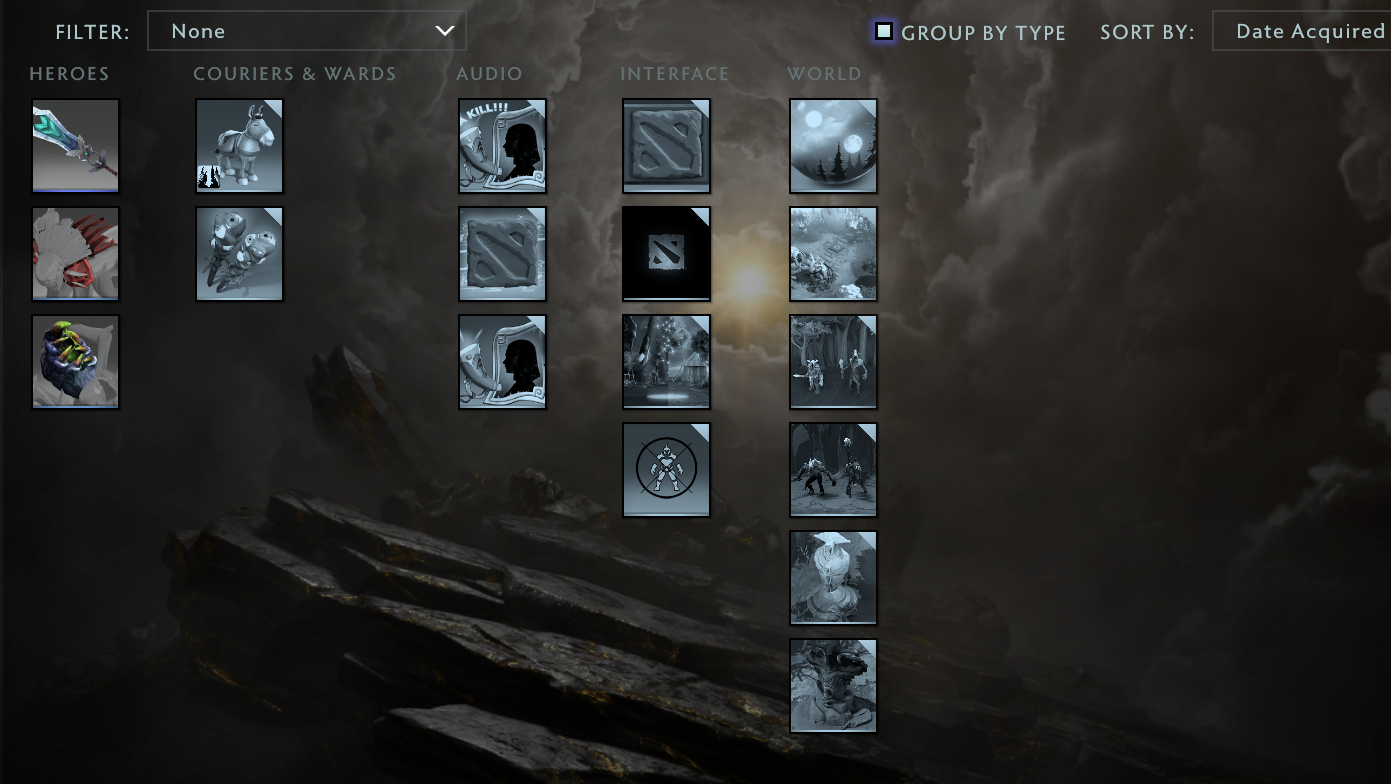Image resolution: width=1391 pixels, height=784 pixels.
Task: Open the loading screen item under Interface
Action: click(666, 361)
